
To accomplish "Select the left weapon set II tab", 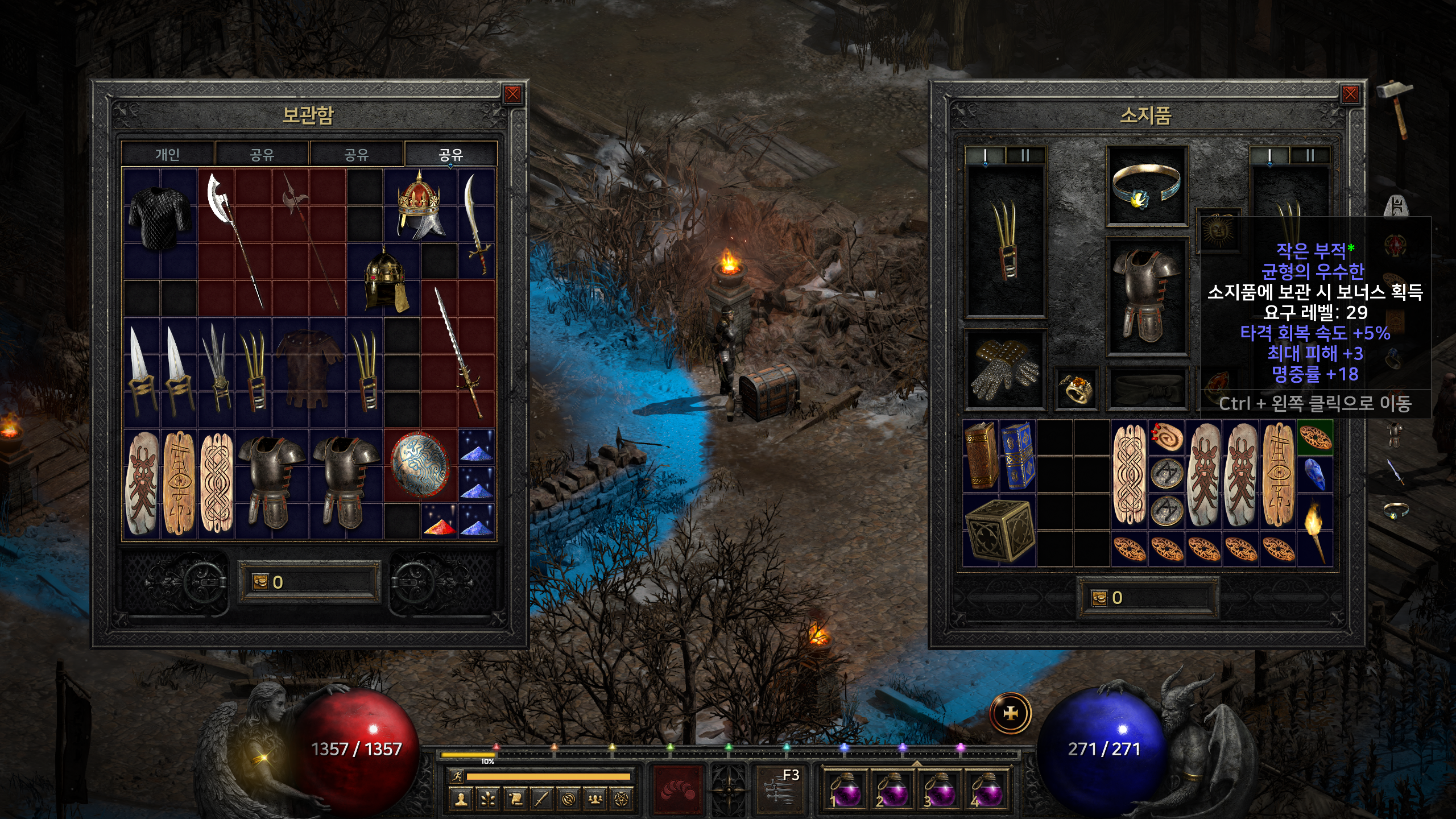I will 1025,155.
